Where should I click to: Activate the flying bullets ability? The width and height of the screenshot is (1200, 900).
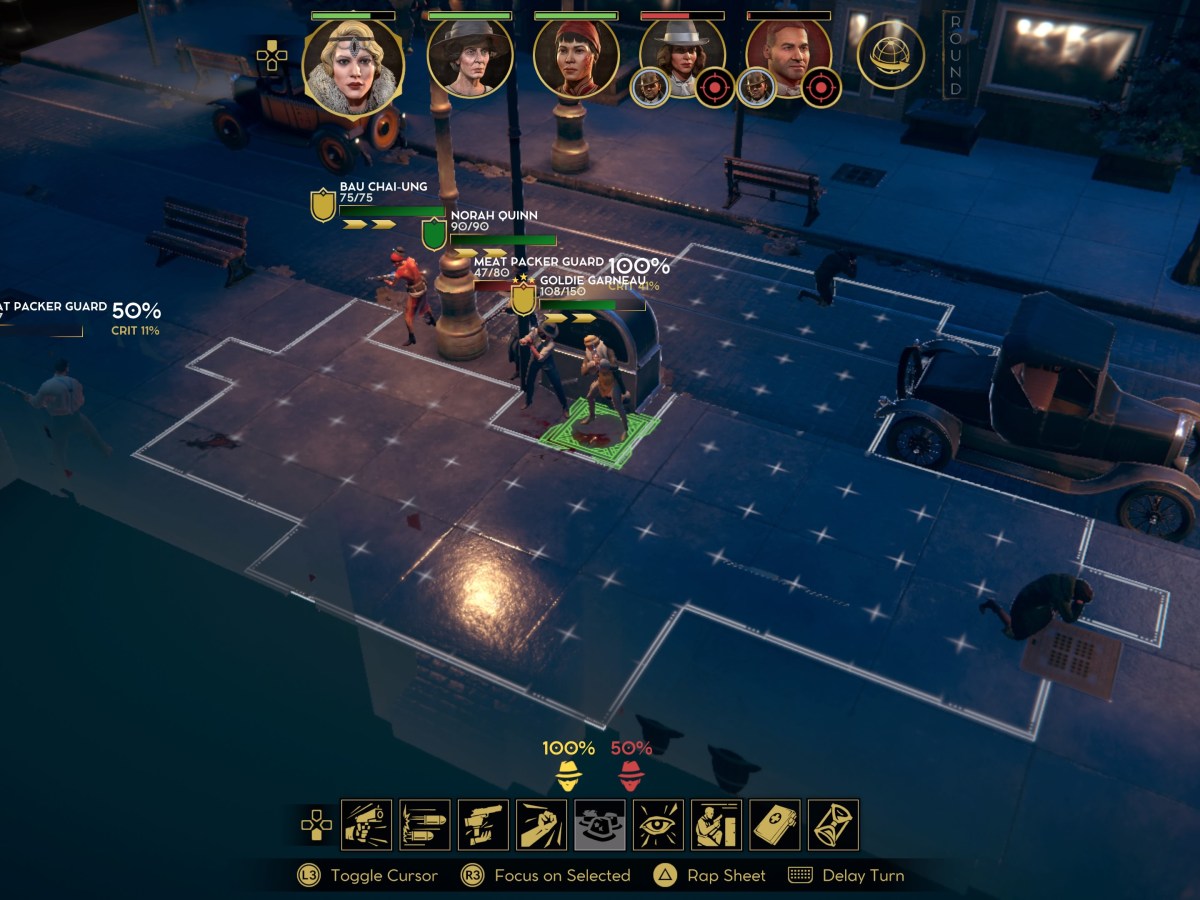(x=425, y=825)
